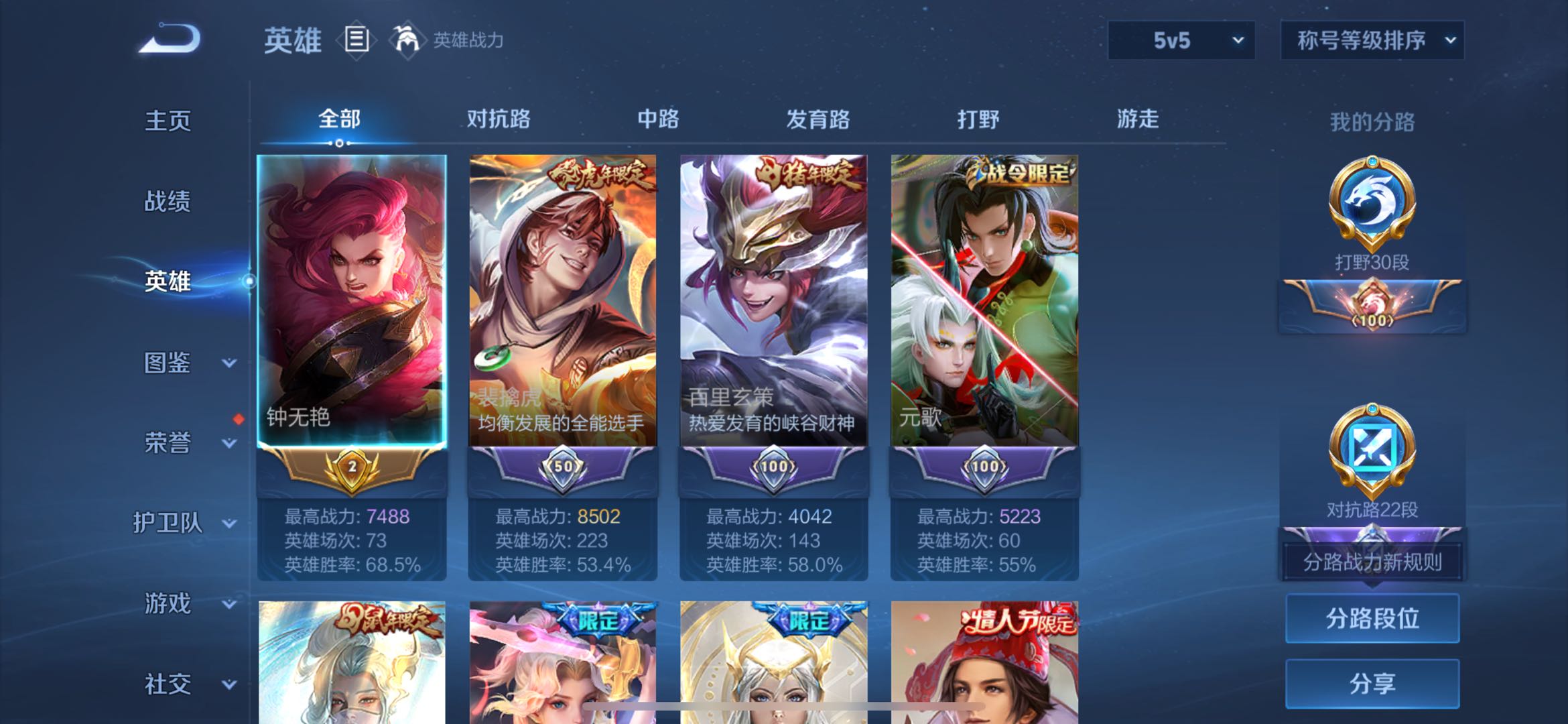Click the horizontal scrollbar under the 全部 tab

pos(339,143)
